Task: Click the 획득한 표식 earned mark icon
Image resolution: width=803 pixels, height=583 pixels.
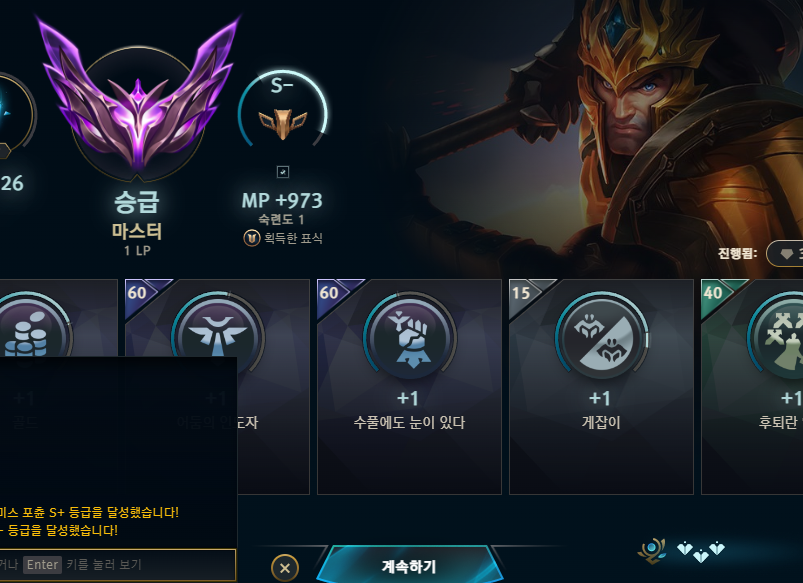Action: 251,238
